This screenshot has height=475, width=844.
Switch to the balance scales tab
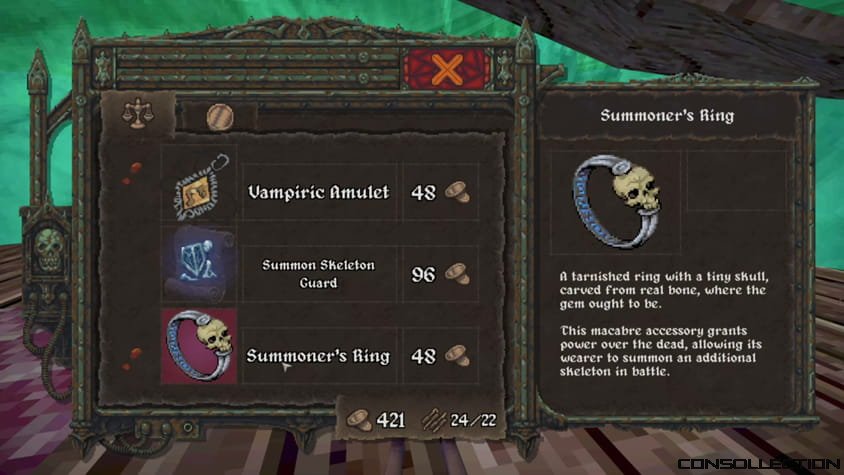(134, 113)
